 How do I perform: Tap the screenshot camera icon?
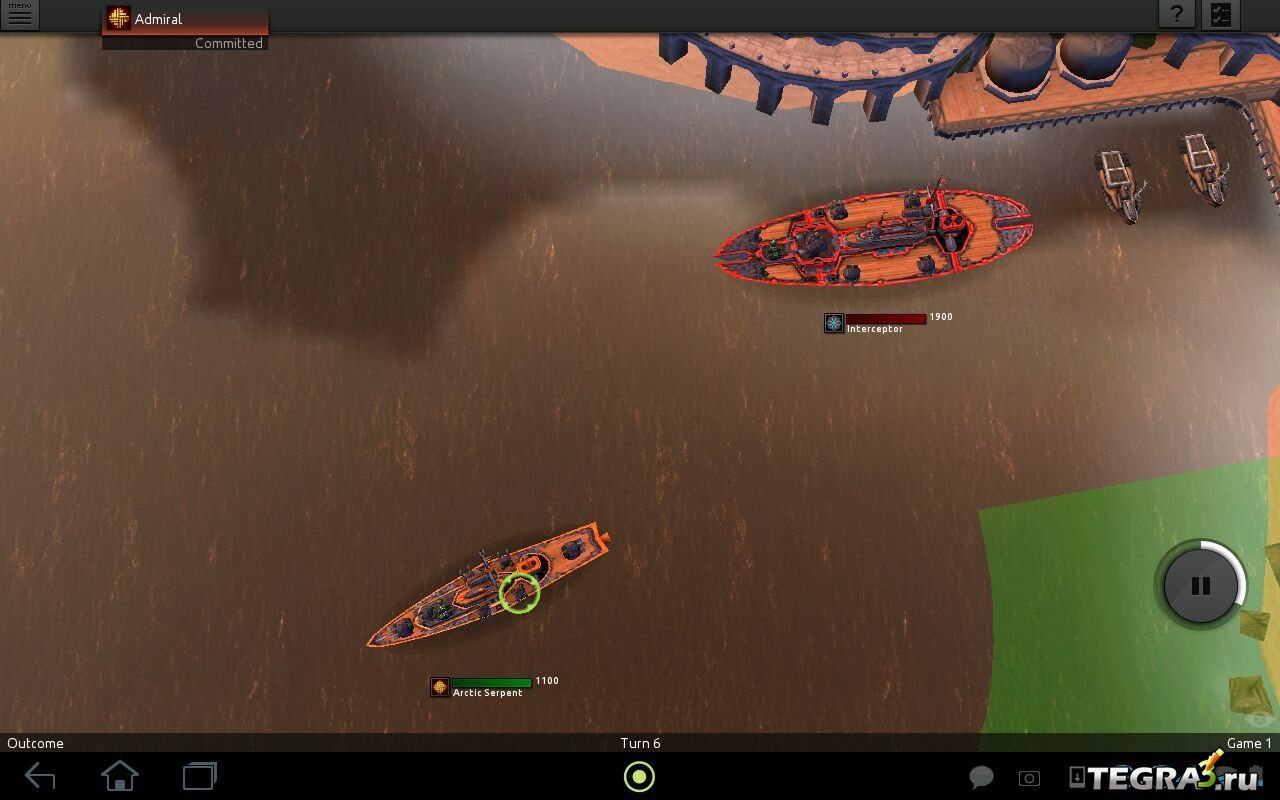coord(1029,778)
